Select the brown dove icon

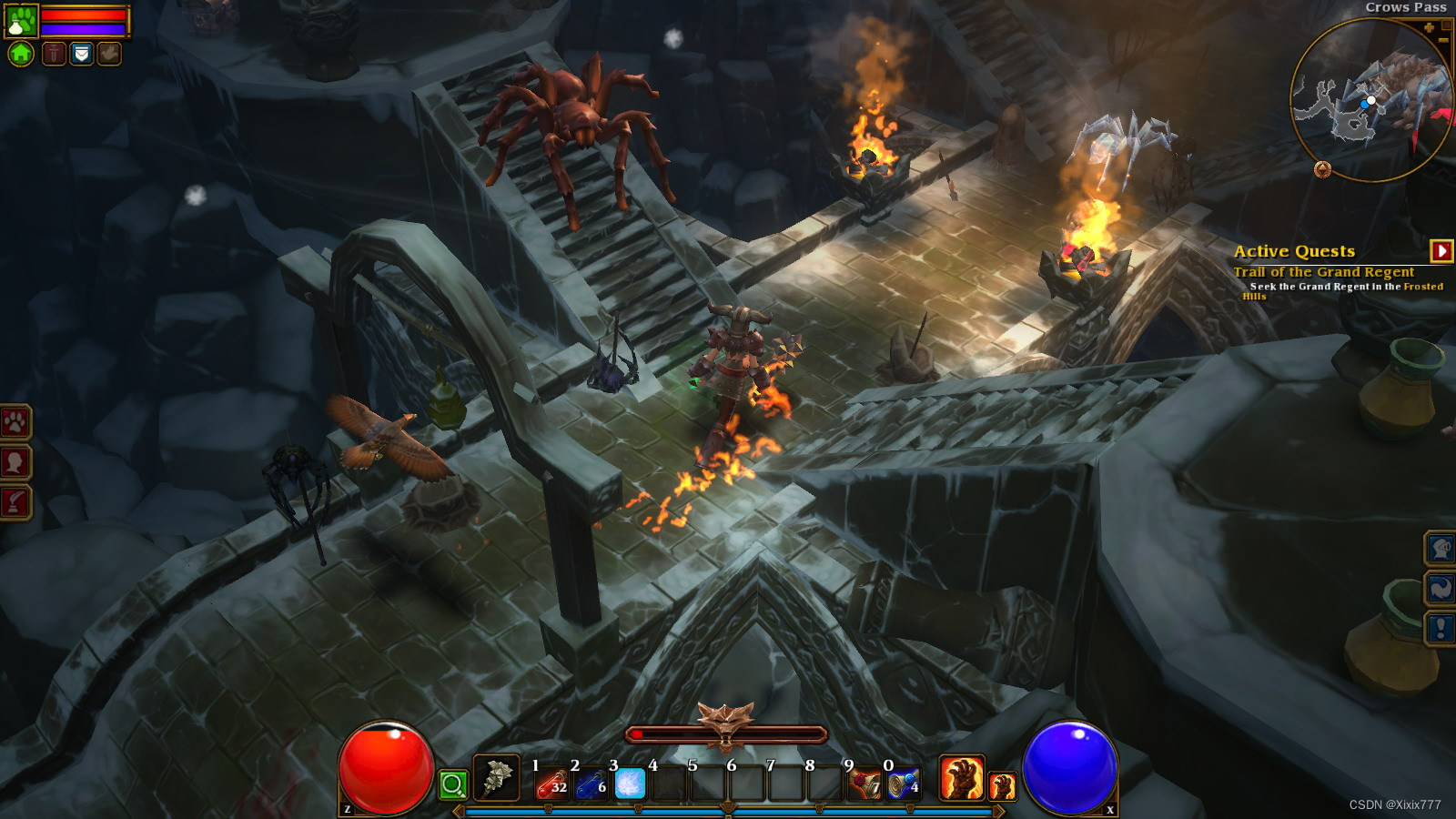pyautogui.click(x=108, y=55)
